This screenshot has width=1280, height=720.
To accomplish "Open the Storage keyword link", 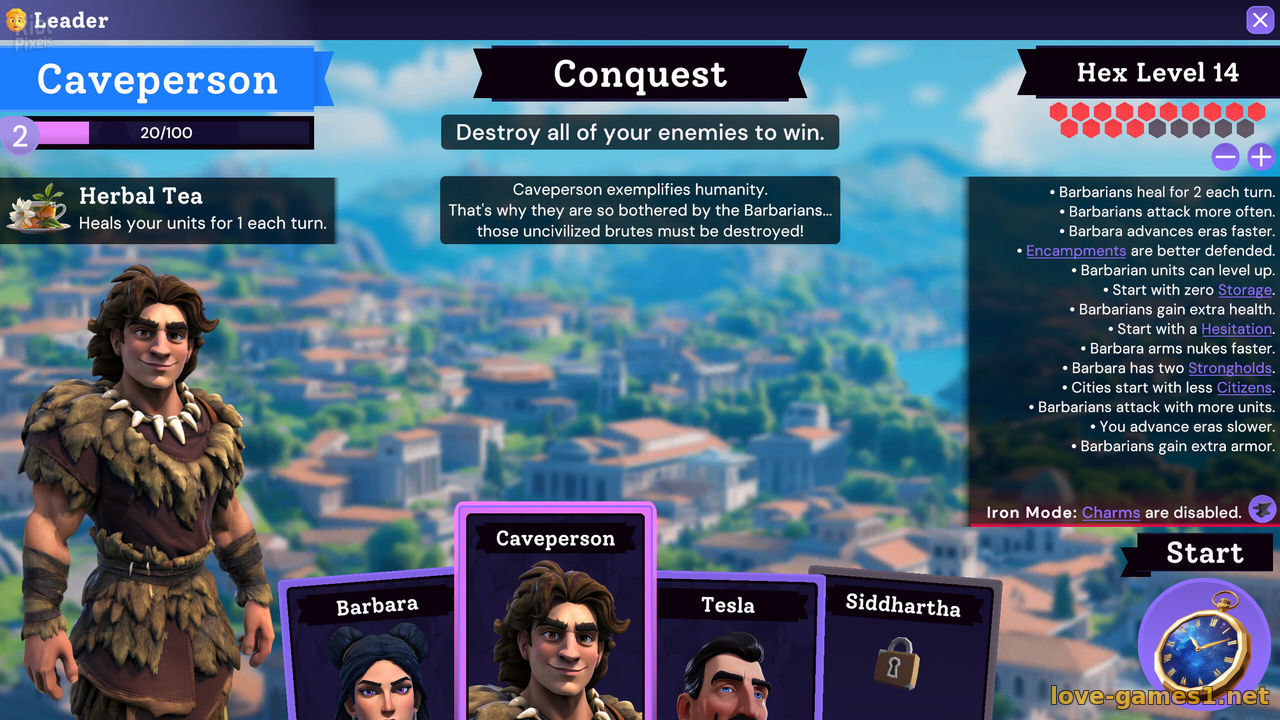I will click(1245, 290).
